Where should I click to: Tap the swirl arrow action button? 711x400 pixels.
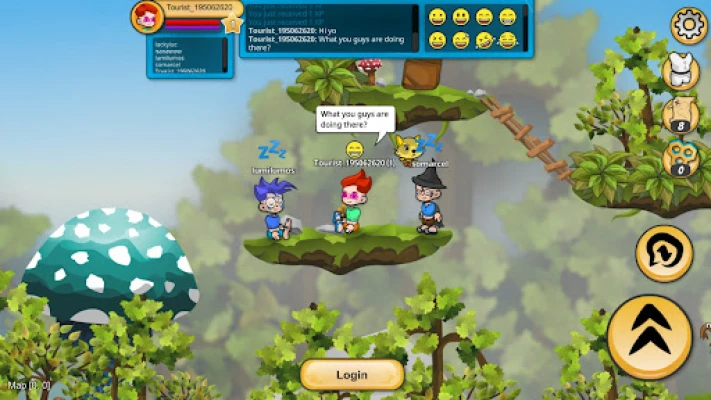pyautogui.click(x=664, y=252)
